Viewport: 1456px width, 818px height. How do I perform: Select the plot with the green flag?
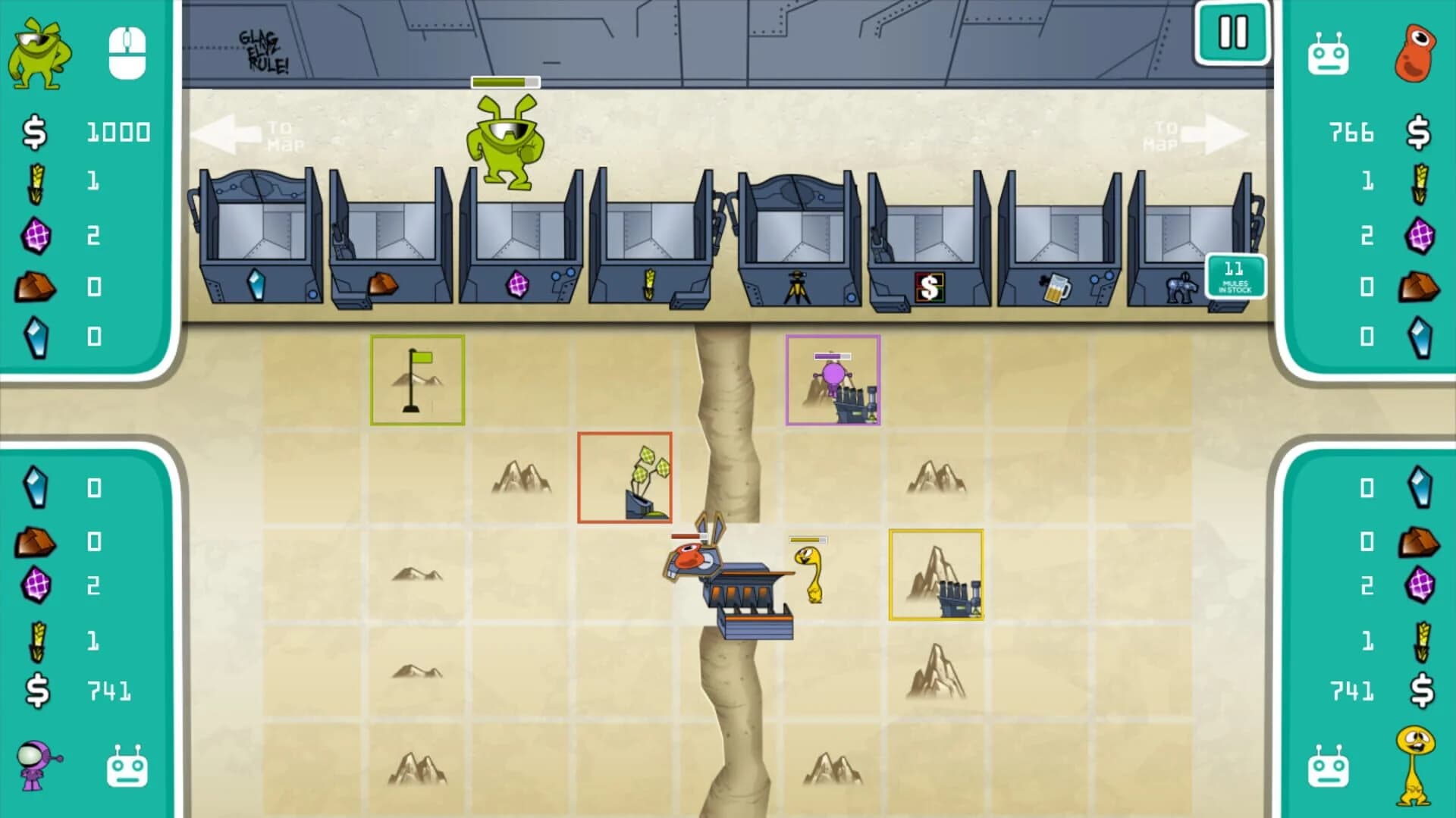(x=416, y=379)
